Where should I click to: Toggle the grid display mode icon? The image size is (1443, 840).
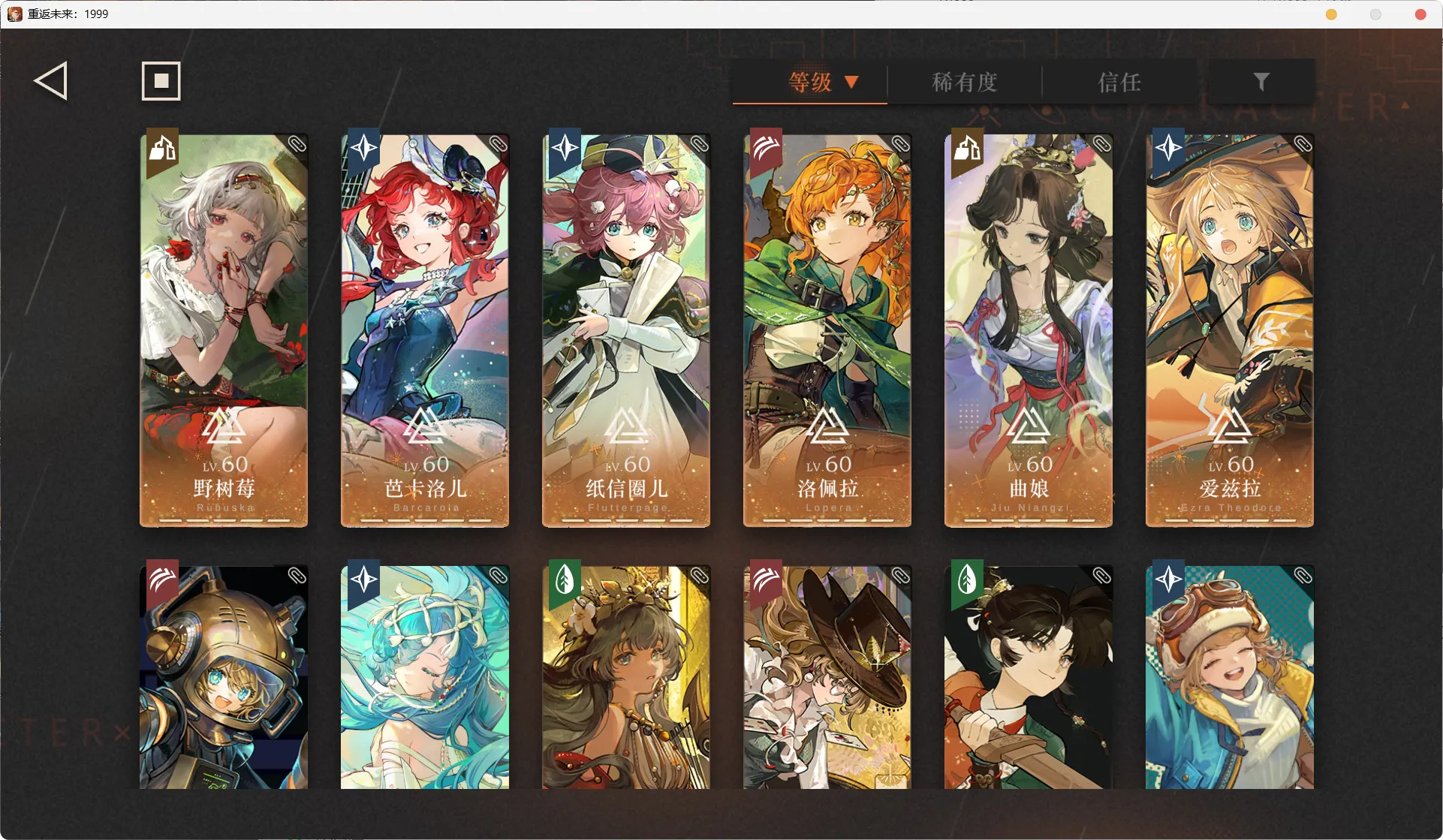pyautogui.click(x=160, y=80)
